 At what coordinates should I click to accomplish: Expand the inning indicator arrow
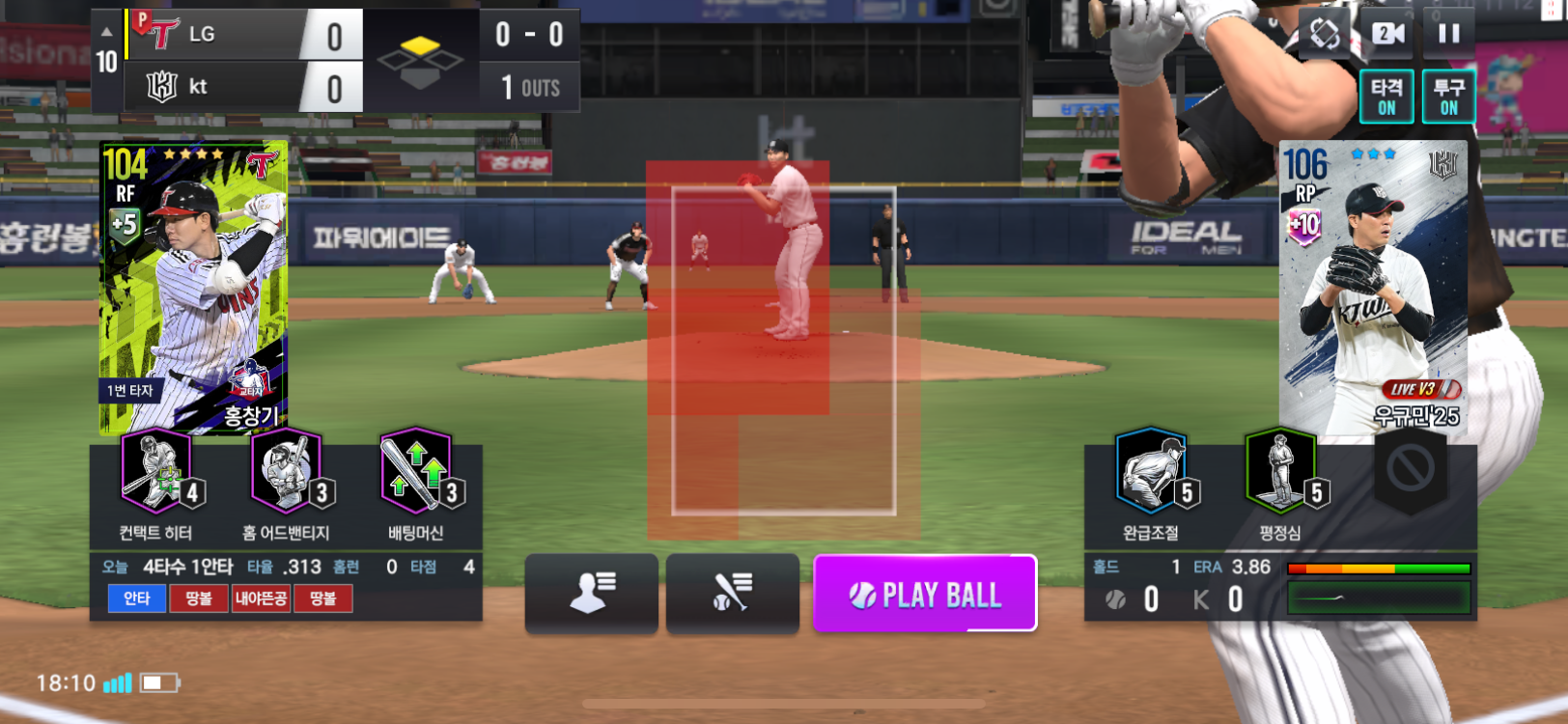pyautogui.click(x=106, y=34)
